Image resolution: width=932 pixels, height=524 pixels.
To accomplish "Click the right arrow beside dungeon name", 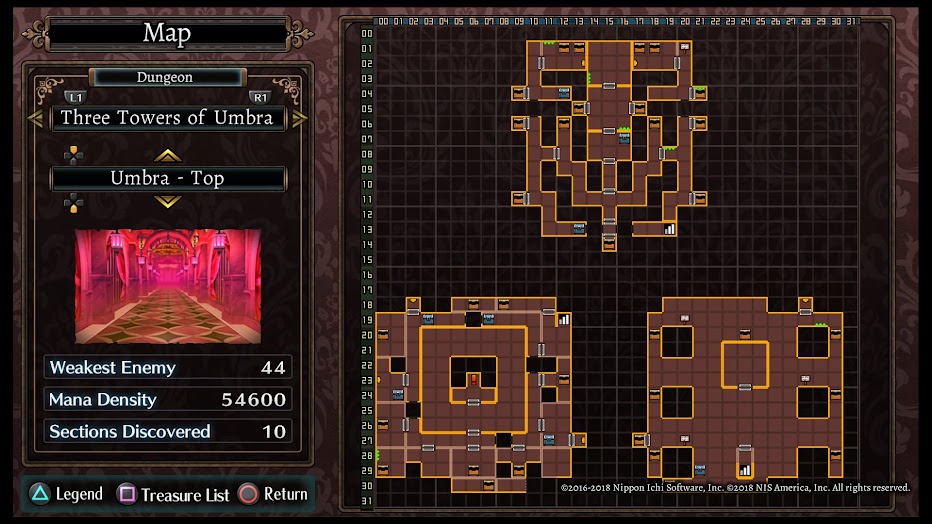I will [x=299, y=118].
